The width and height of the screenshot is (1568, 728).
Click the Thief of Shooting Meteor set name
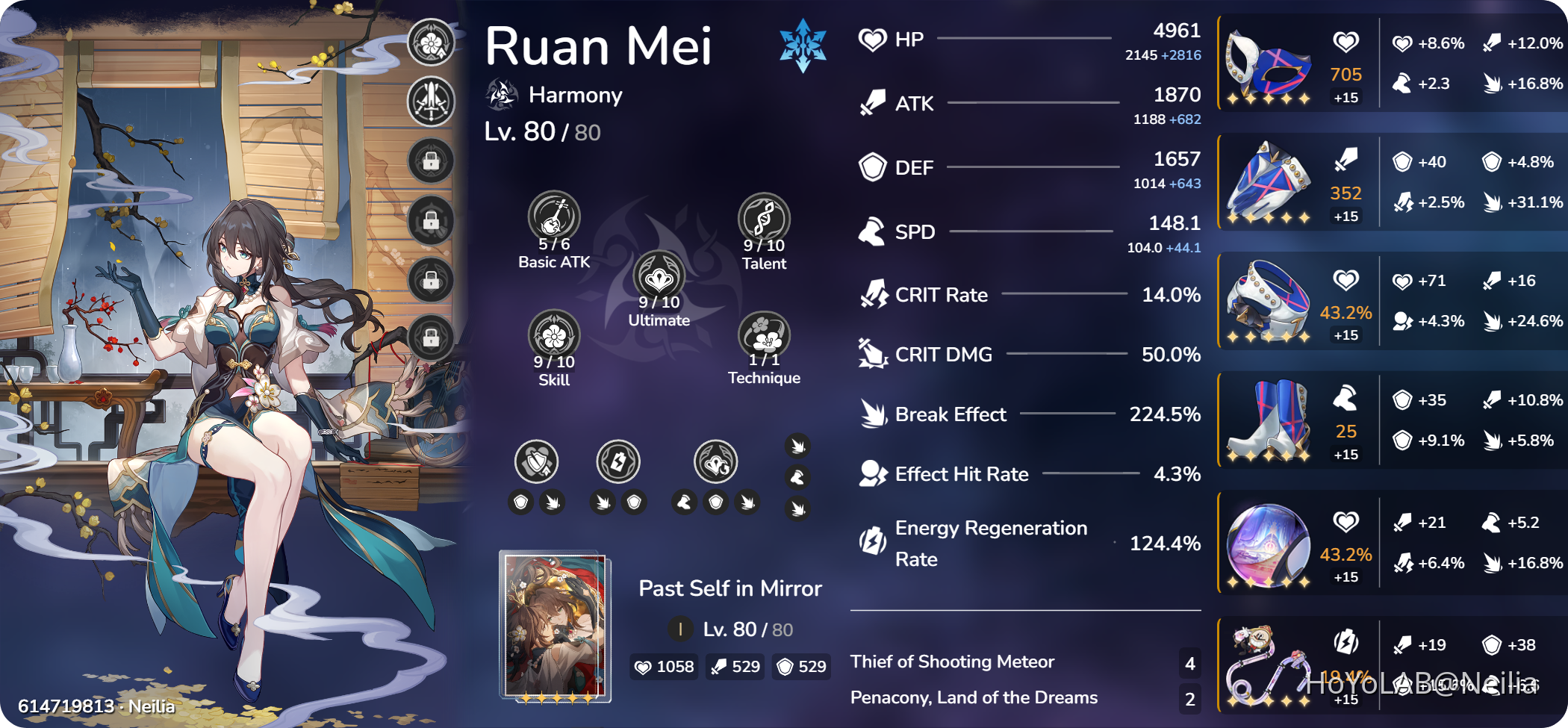coord(952,661)
